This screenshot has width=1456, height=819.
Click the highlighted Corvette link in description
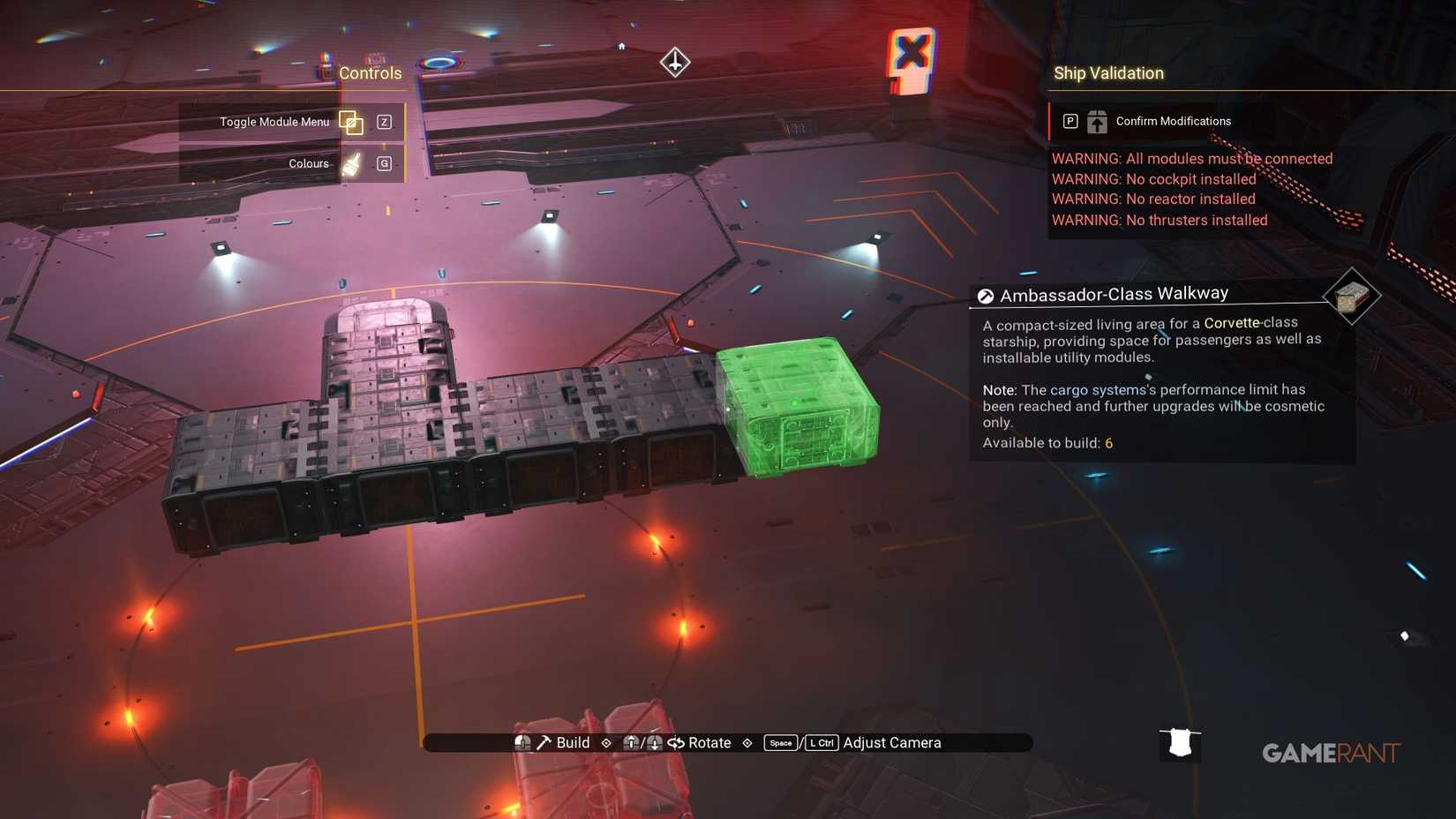point(1233,323)
